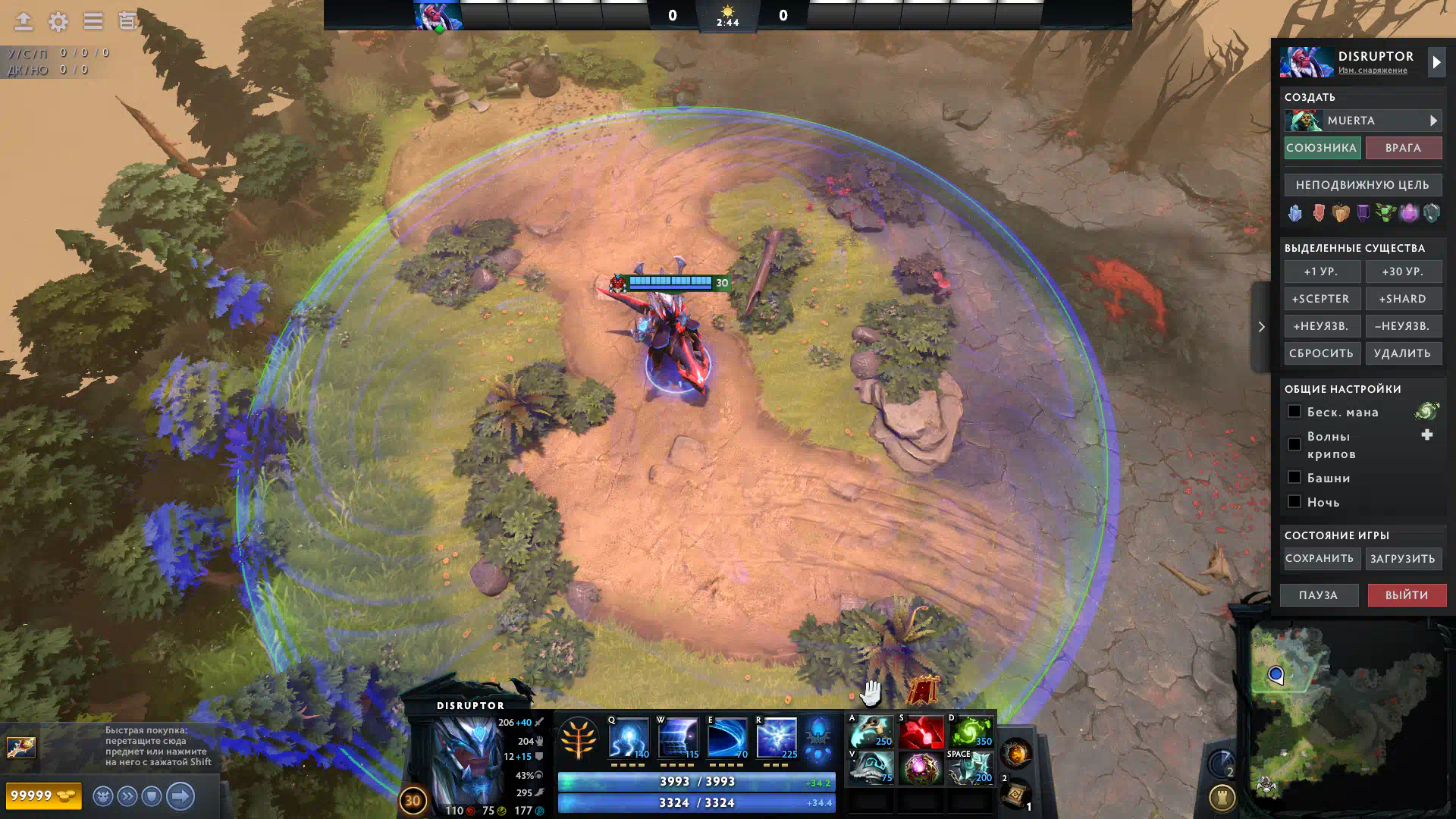
Task: Exit demo with the ВЫЙТИ button
Action: (x=1407, y=595)
